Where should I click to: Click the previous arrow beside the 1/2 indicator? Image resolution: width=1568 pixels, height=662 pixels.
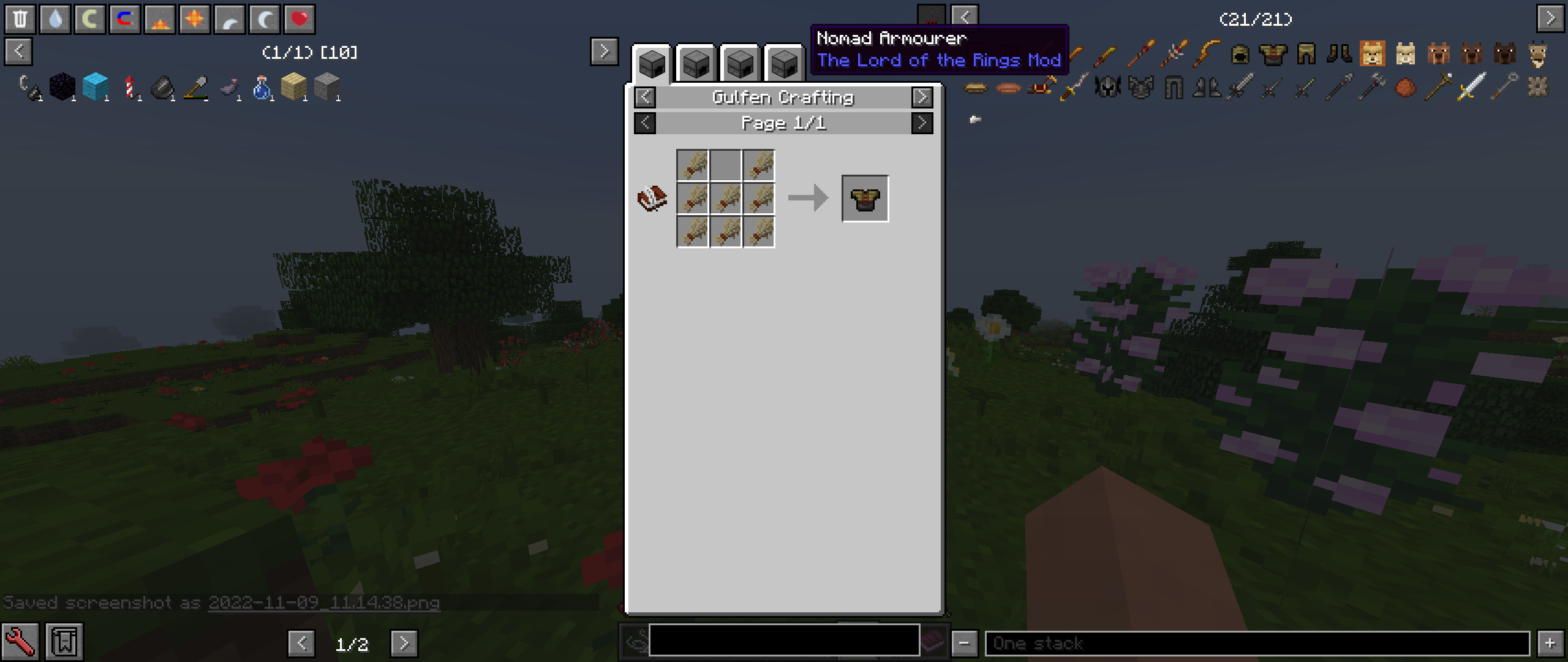[x=301, y=644]
